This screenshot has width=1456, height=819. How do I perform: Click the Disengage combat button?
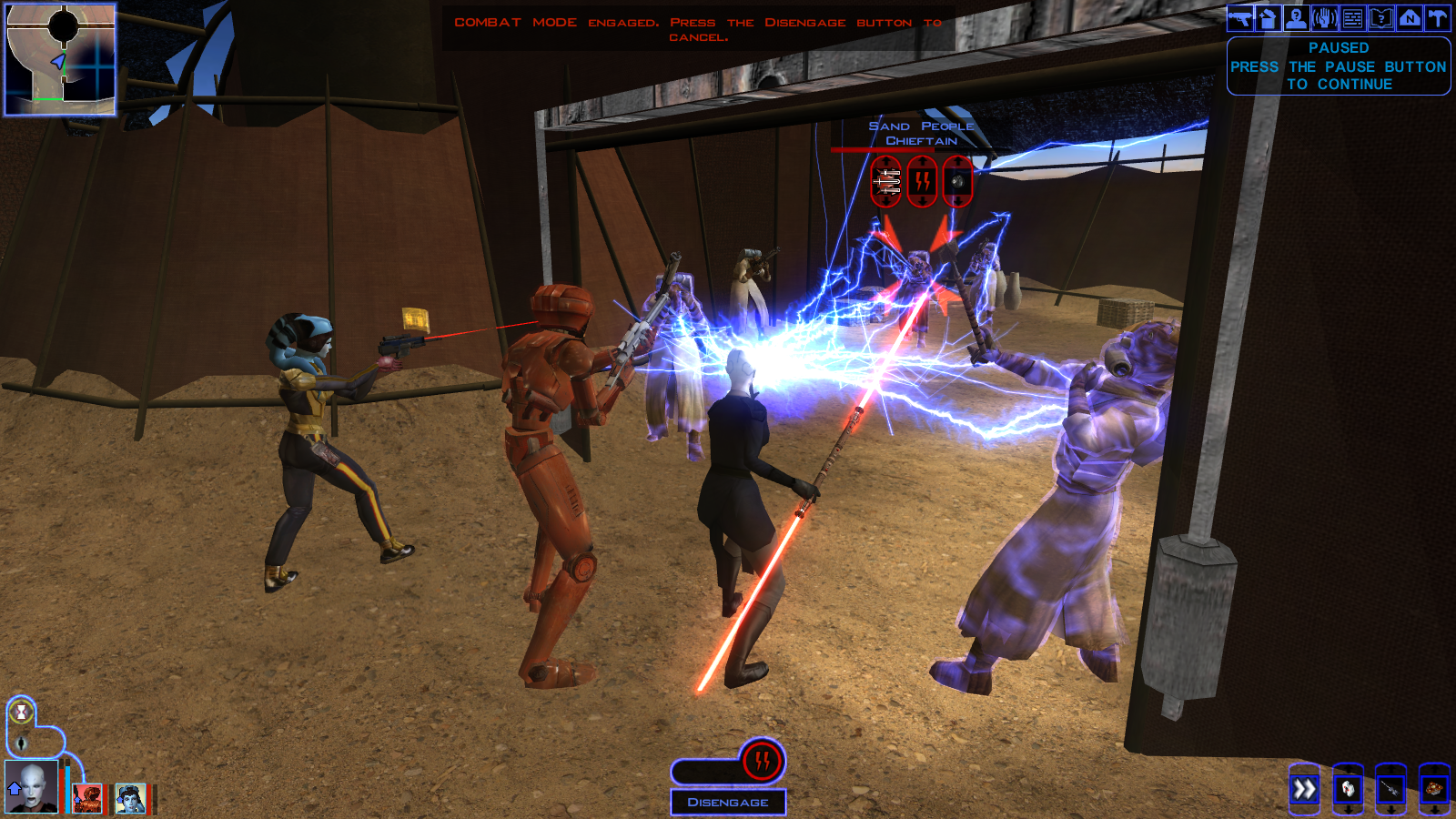click(728, 802)
